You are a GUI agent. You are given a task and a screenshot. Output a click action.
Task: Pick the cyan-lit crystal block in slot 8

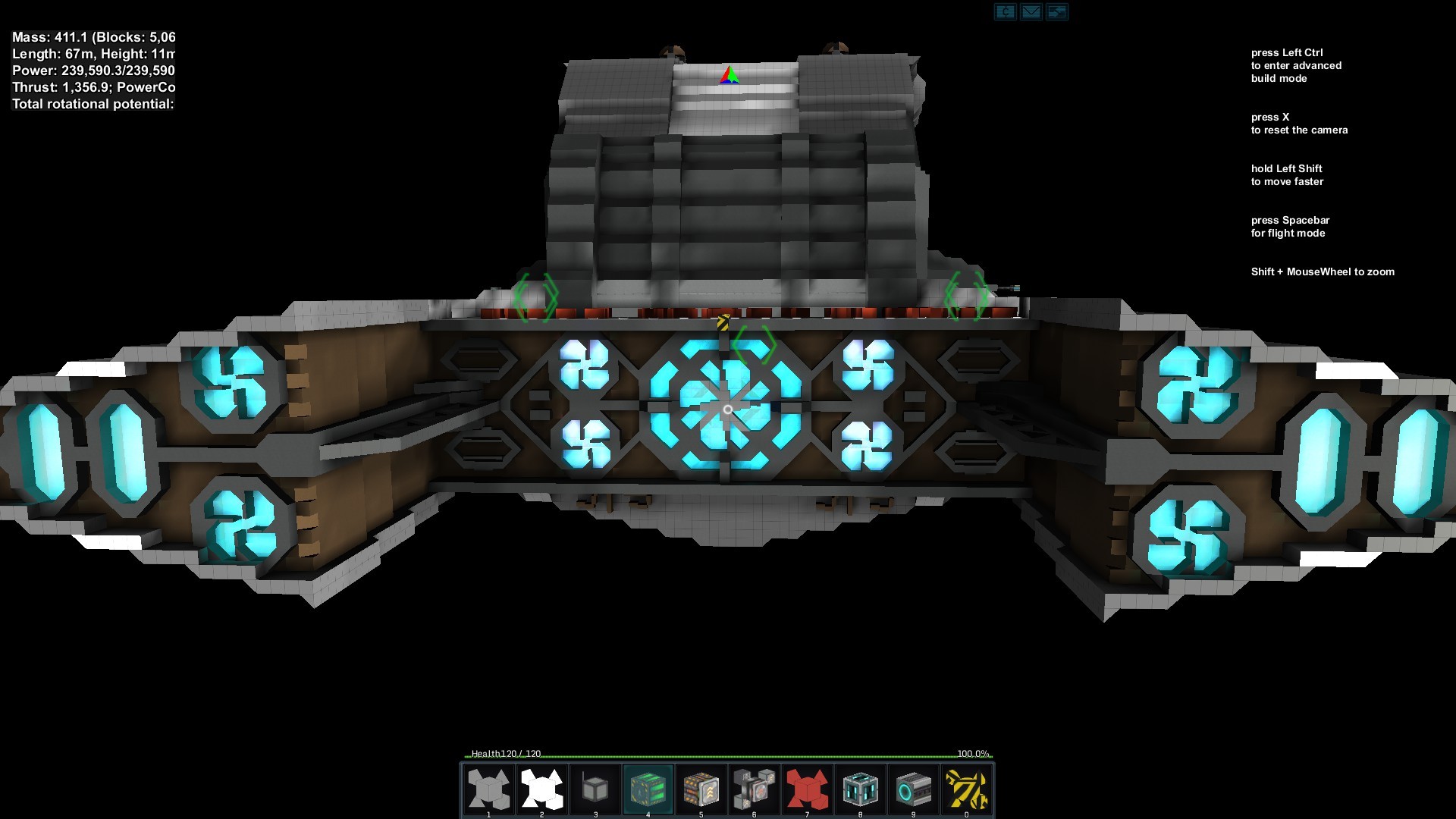click(860, 789)
